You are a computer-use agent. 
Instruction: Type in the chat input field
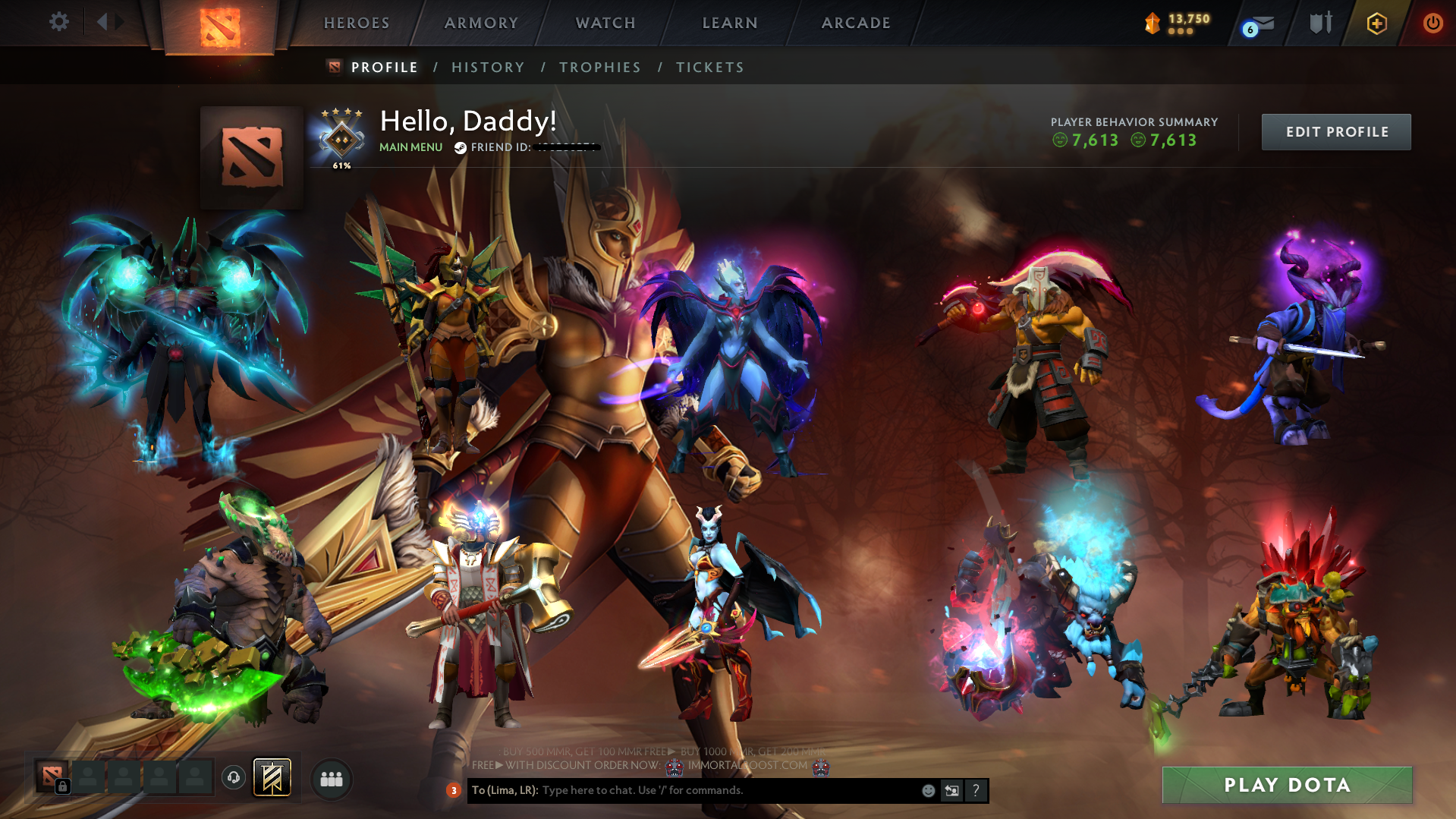click(683, 790)
